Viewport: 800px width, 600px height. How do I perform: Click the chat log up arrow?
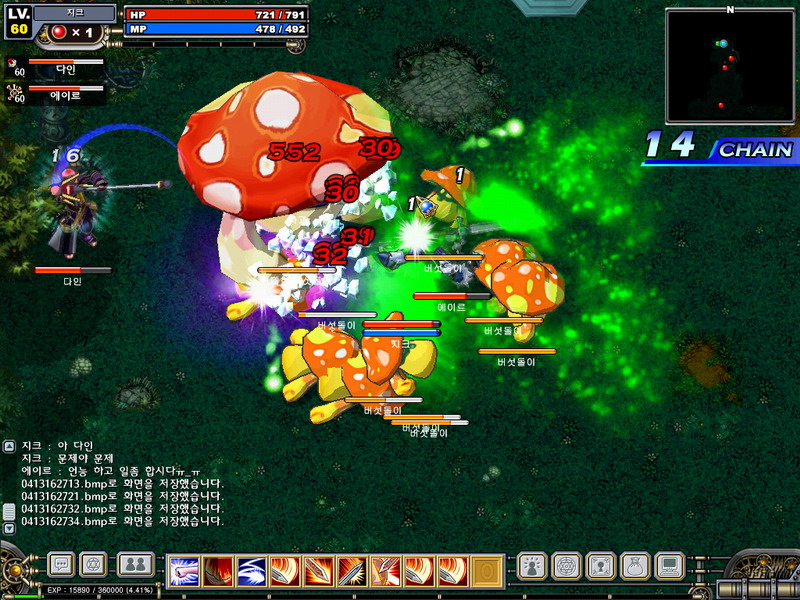coord(10,446)
